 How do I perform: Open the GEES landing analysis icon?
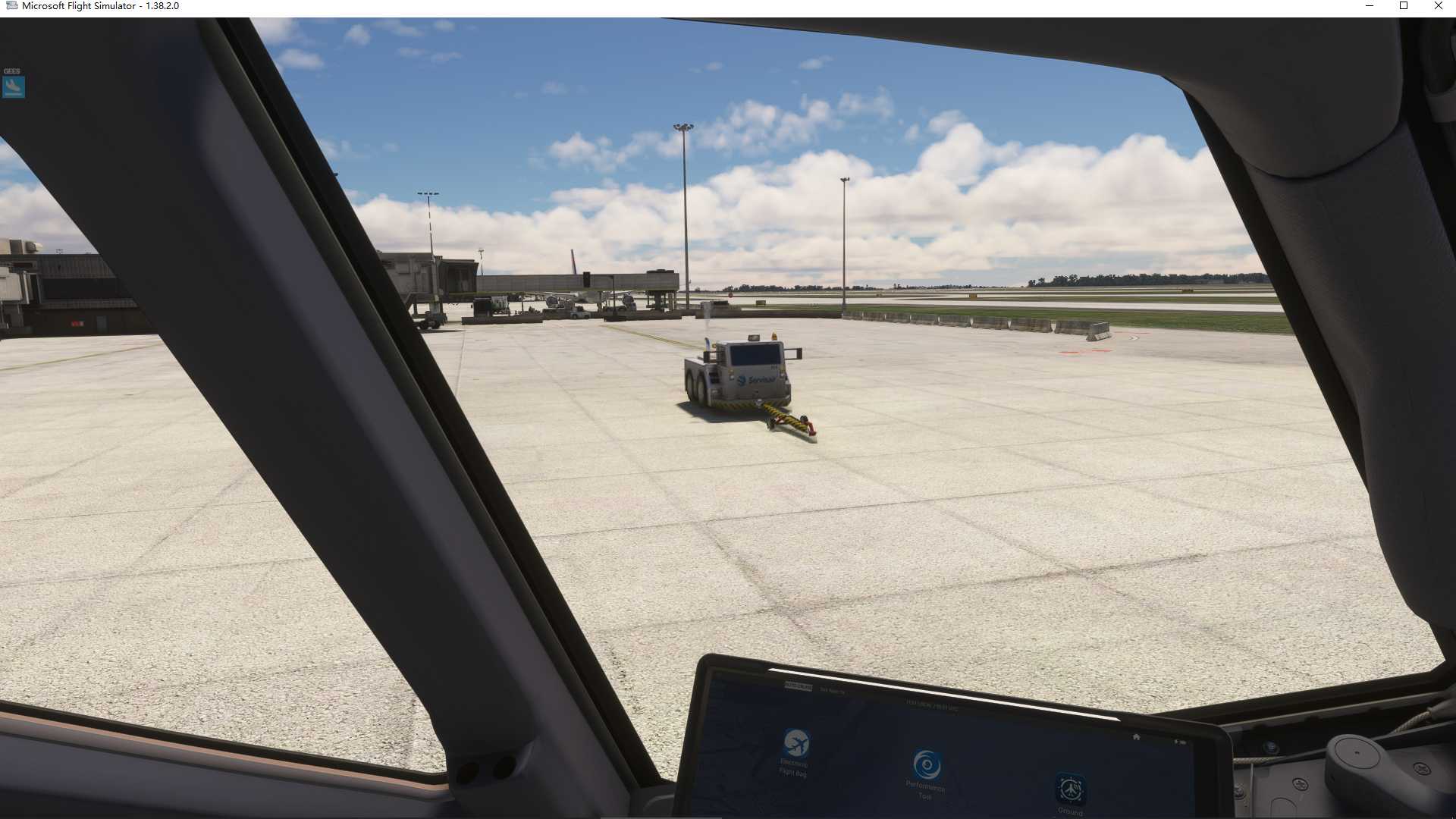coord(14,86)
